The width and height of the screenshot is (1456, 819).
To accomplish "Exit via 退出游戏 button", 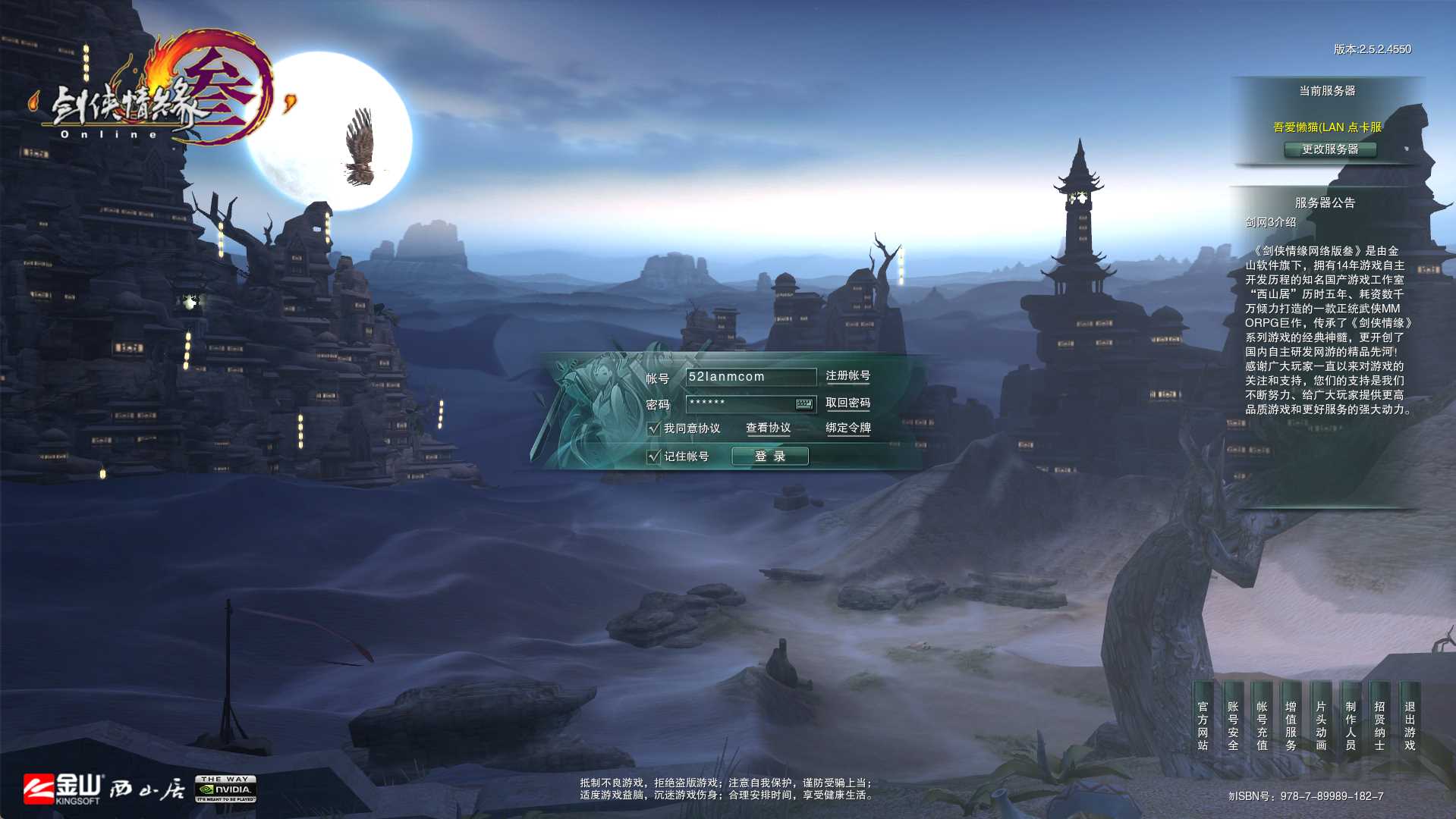I will 1410,726.
